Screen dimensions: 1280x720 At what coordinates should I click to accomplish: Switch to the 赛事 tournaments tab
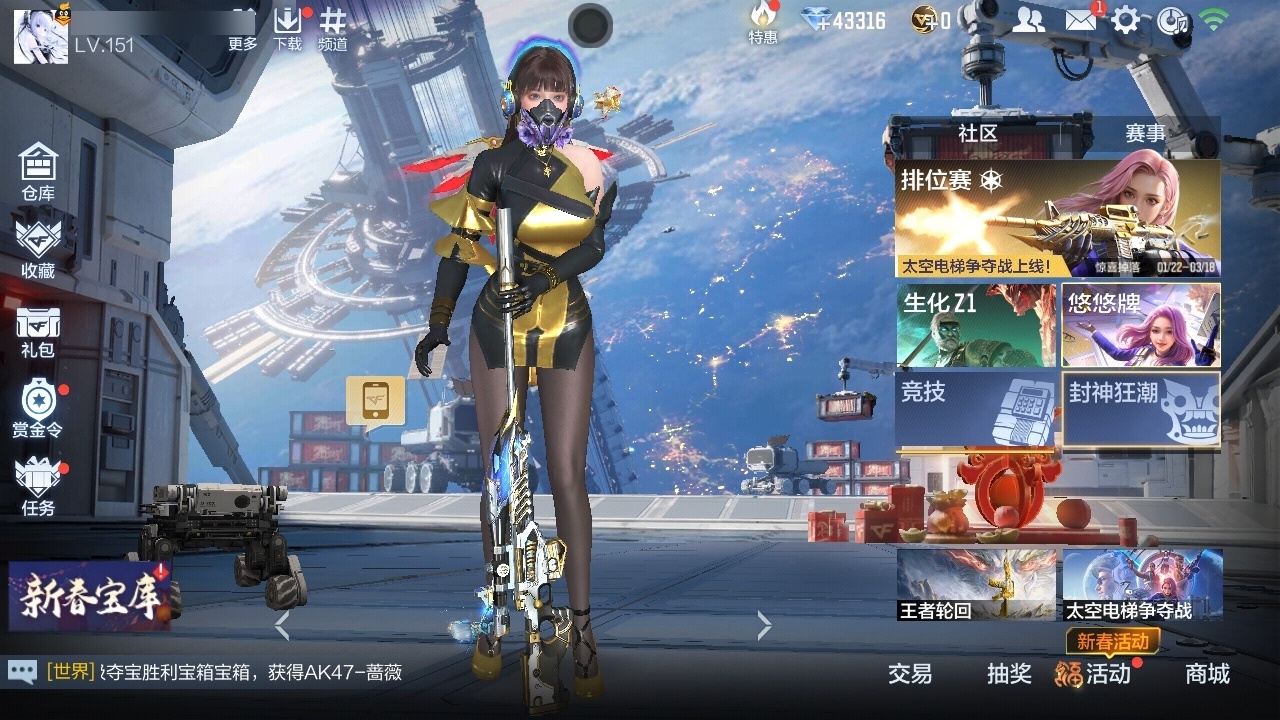[1145, 133]
